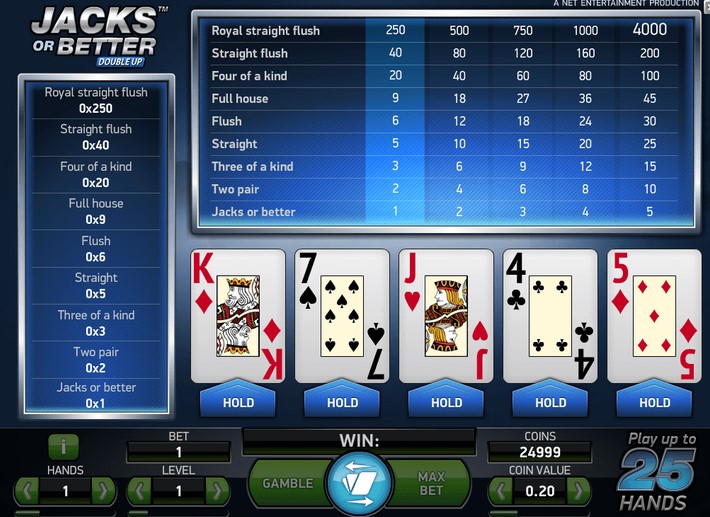The width and height of the screenshot is (710, 517).
Task: Increase the number of hands
Action: [103, 492]
